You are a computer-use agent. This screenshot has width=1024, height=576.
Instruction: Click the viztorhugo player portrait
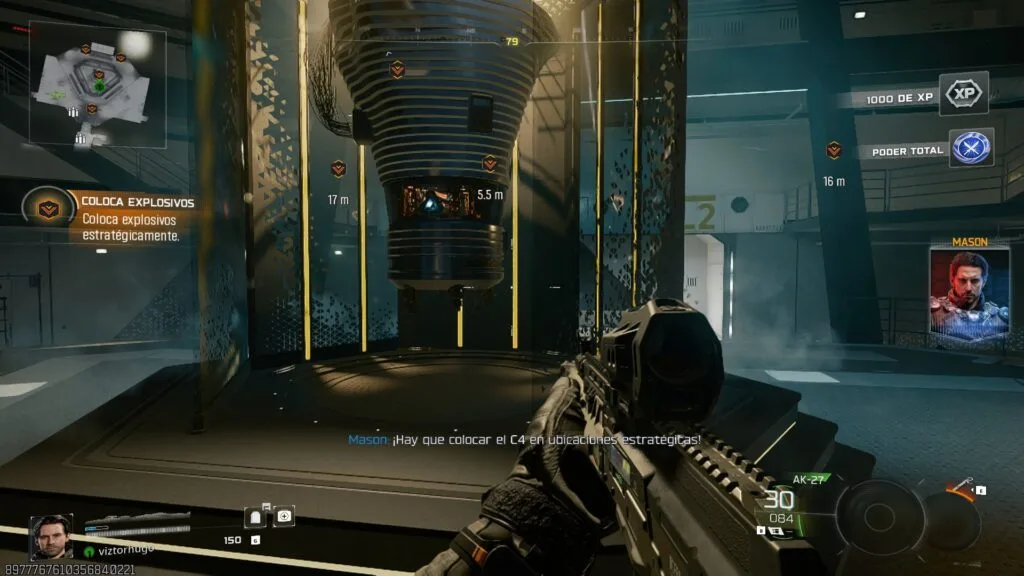coord(50,535)
